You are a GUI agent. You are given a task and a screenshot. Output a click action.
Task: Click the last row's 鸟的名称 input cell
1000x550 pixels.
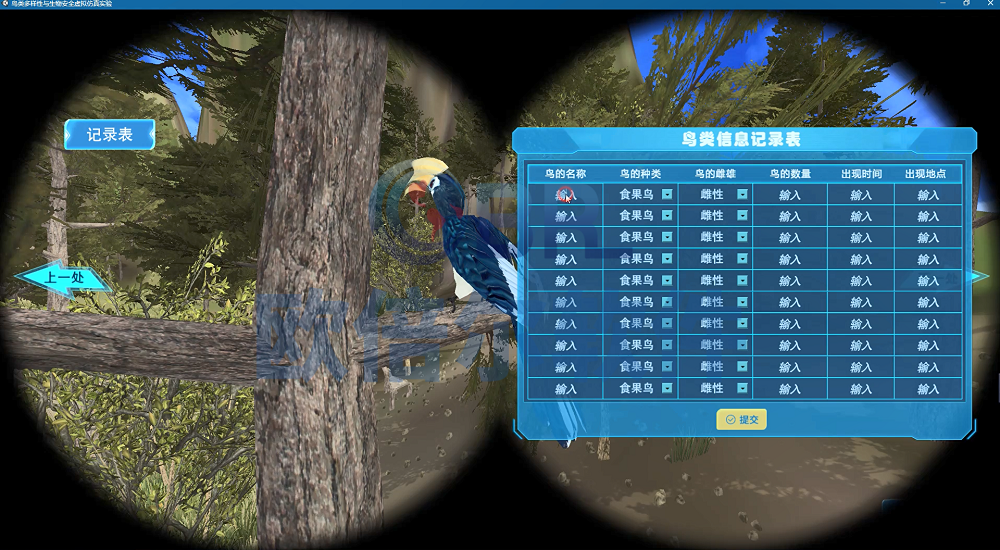(x=566, y=389)
